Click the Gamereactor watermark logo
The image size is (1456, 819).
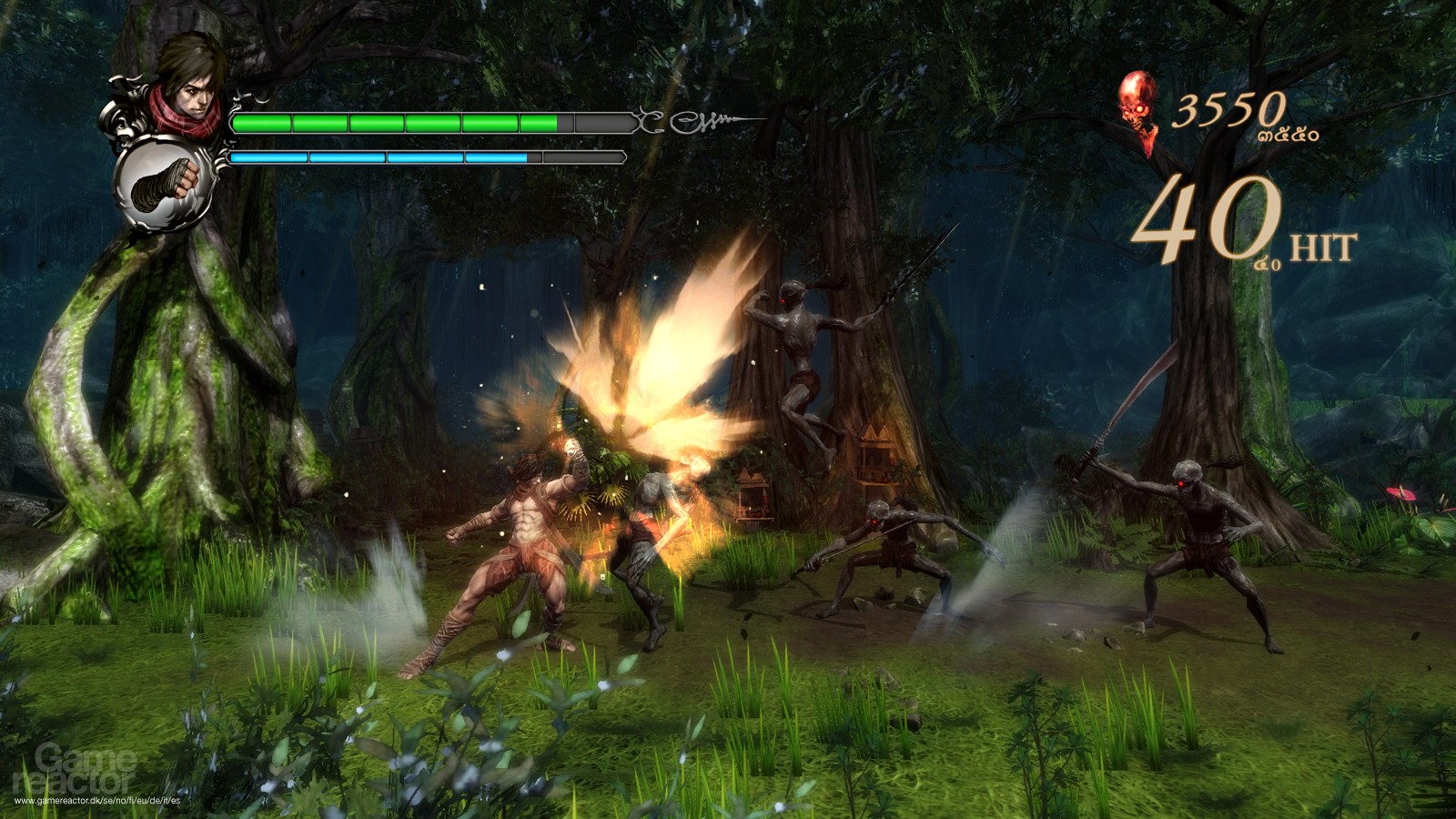[77, 769]
